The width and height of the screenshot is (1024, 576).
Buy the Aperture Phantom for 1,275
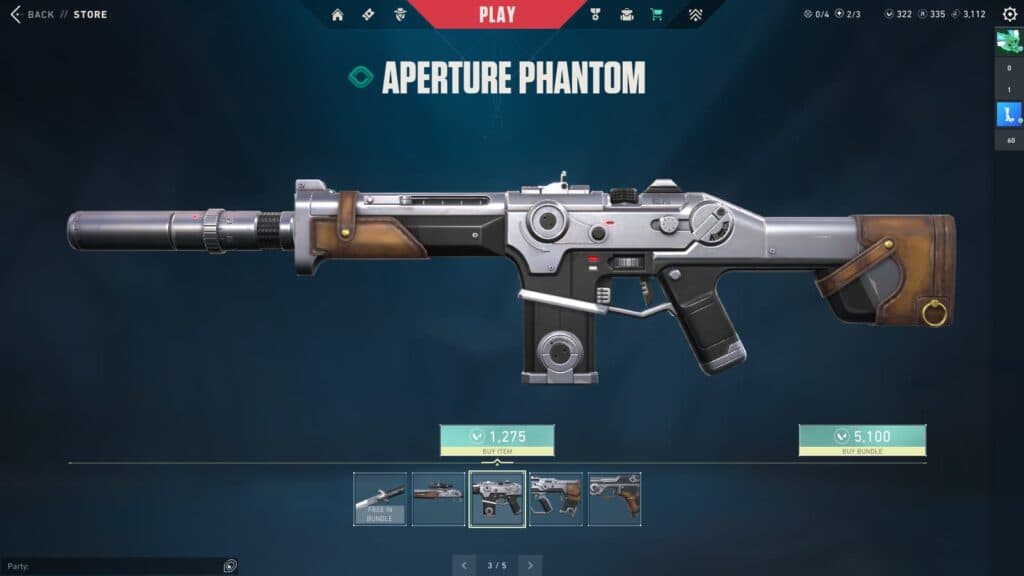pyautogui.click(x=497, y=437)
